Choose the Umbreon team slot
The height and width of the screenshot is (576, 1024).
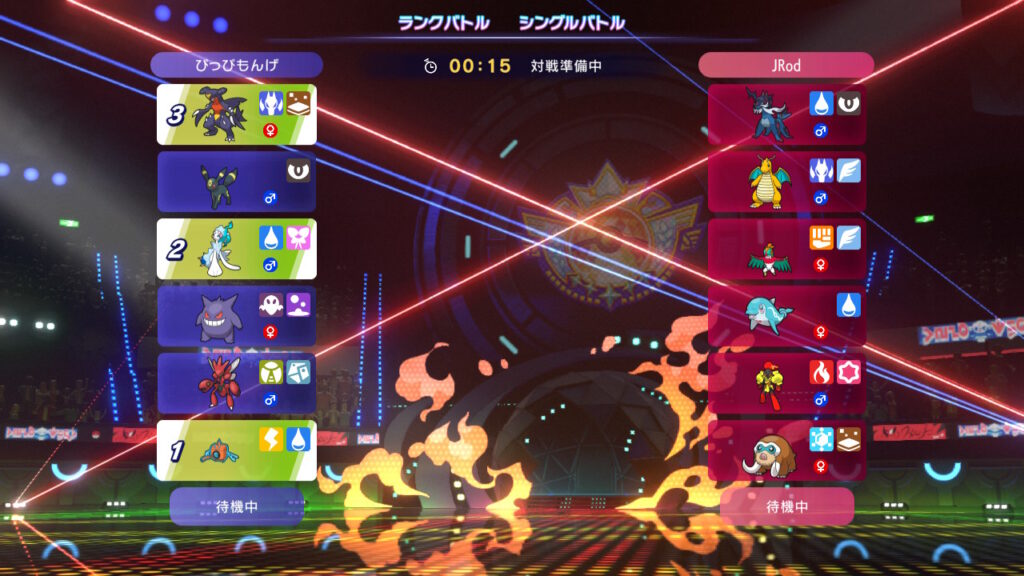point(236,181)
